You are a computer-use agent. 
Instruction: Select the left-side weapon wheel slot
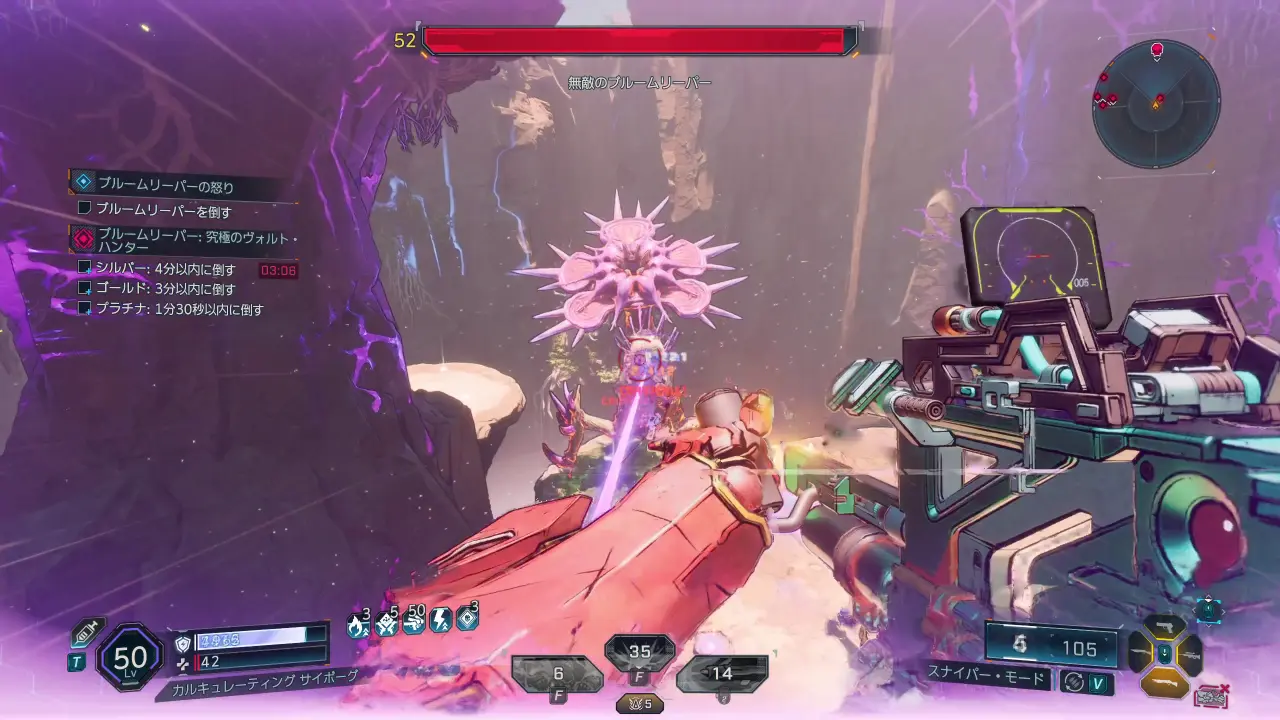[x=1140, y=655]
